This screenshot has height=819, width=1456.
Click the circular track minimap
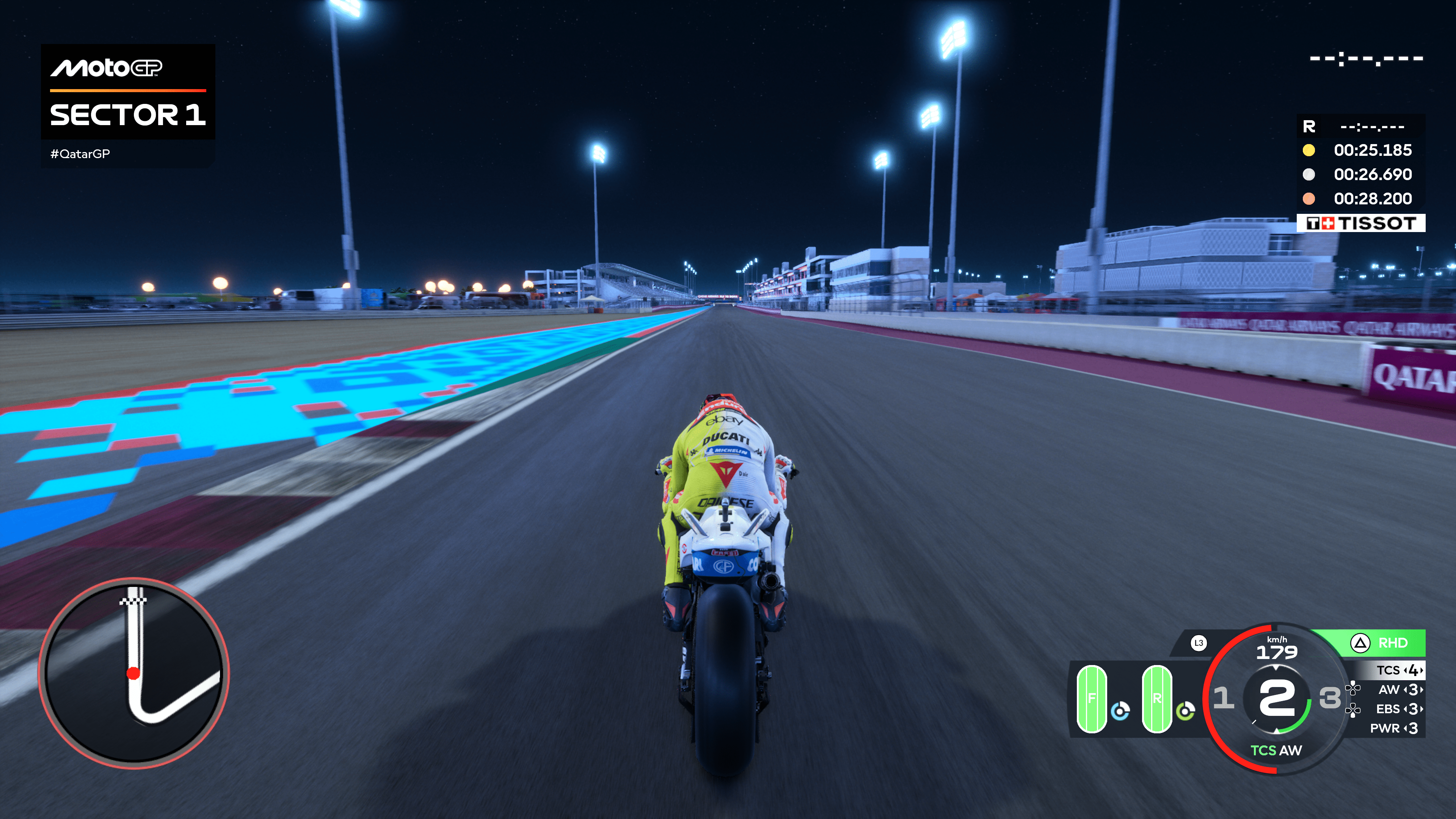click(133, 673)
